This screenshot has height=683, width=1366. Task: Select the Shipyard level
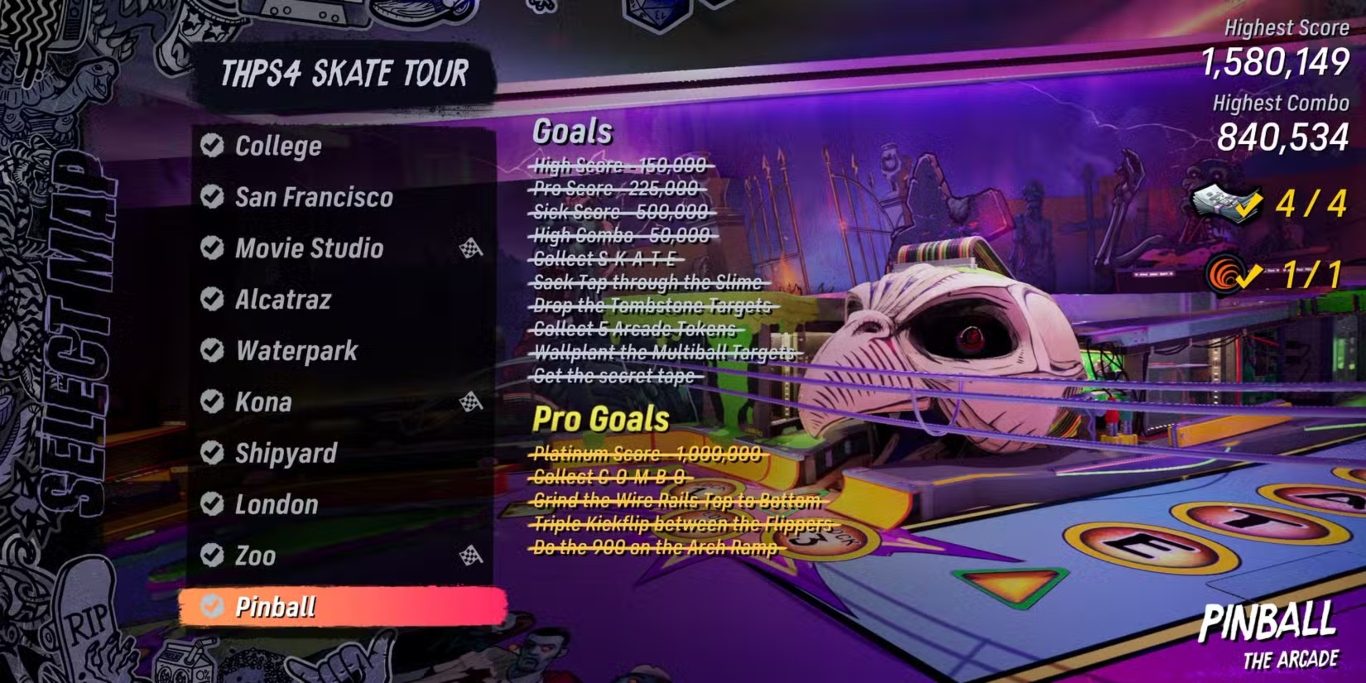pyautogui.click(x=286, y=453)
